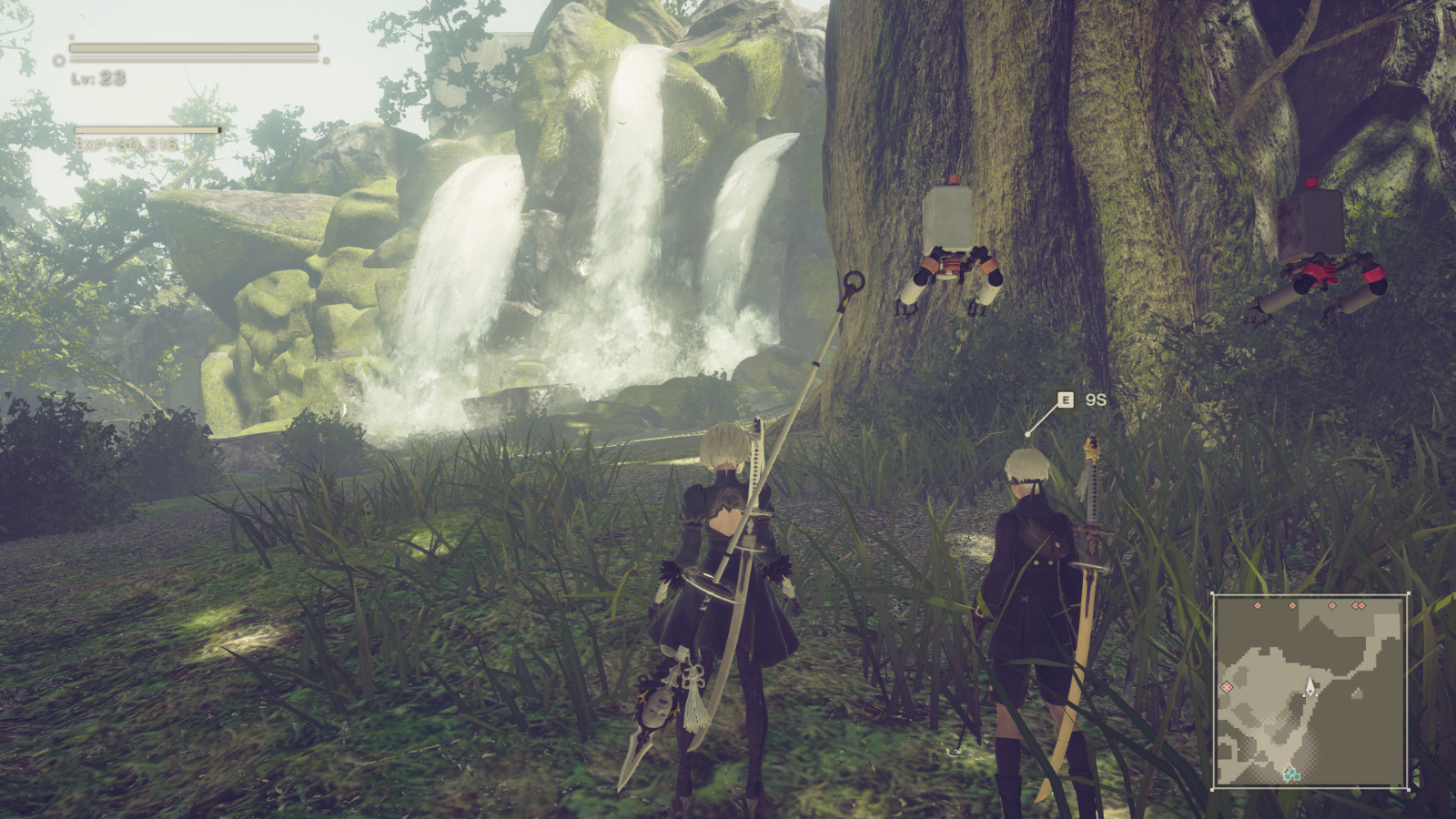The width and height of the screenshot is (1456, 819).
Task: Click the dot above the HP bar's left edge
Action: tap(72, 36)
